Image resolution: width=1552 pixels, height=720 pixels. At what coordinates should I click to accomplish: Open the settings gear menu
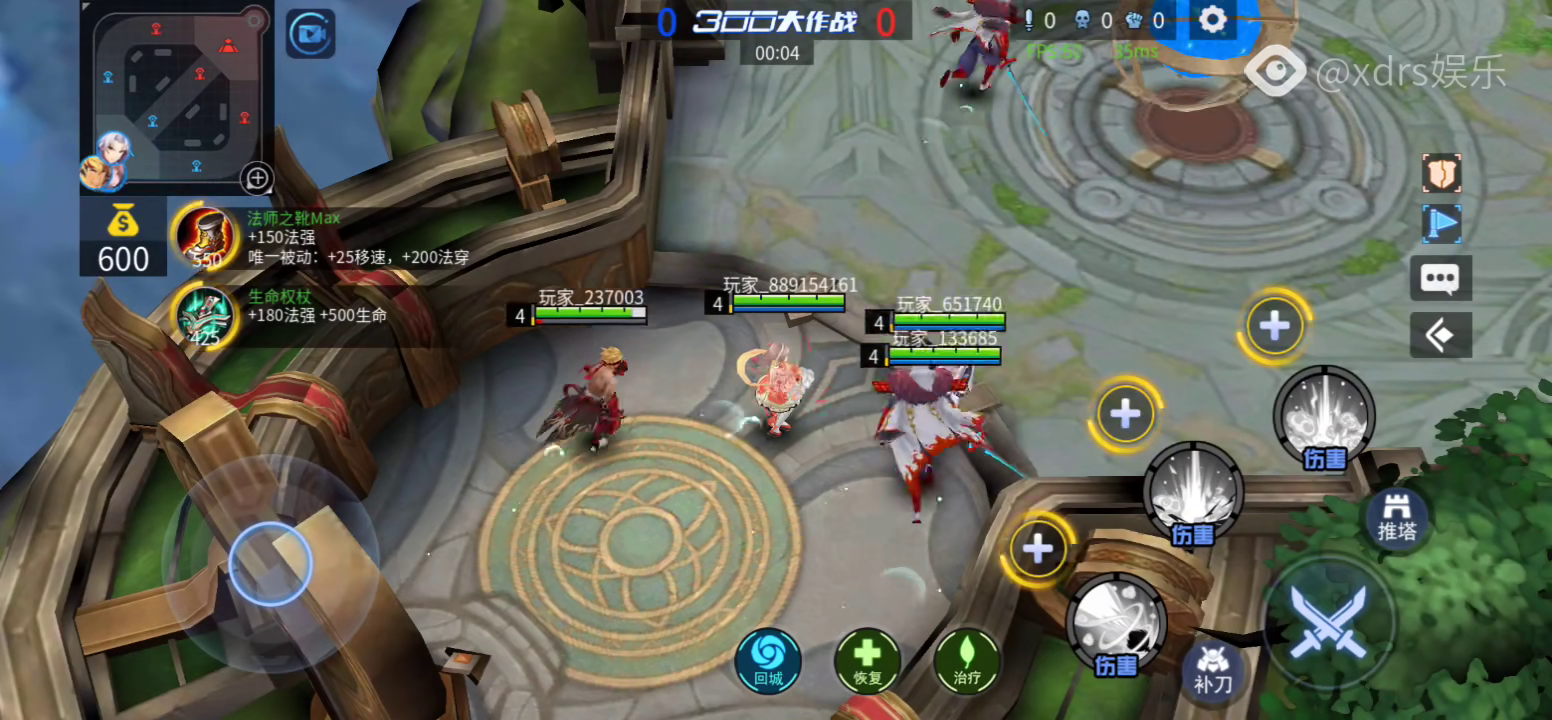coord(1212,20)
